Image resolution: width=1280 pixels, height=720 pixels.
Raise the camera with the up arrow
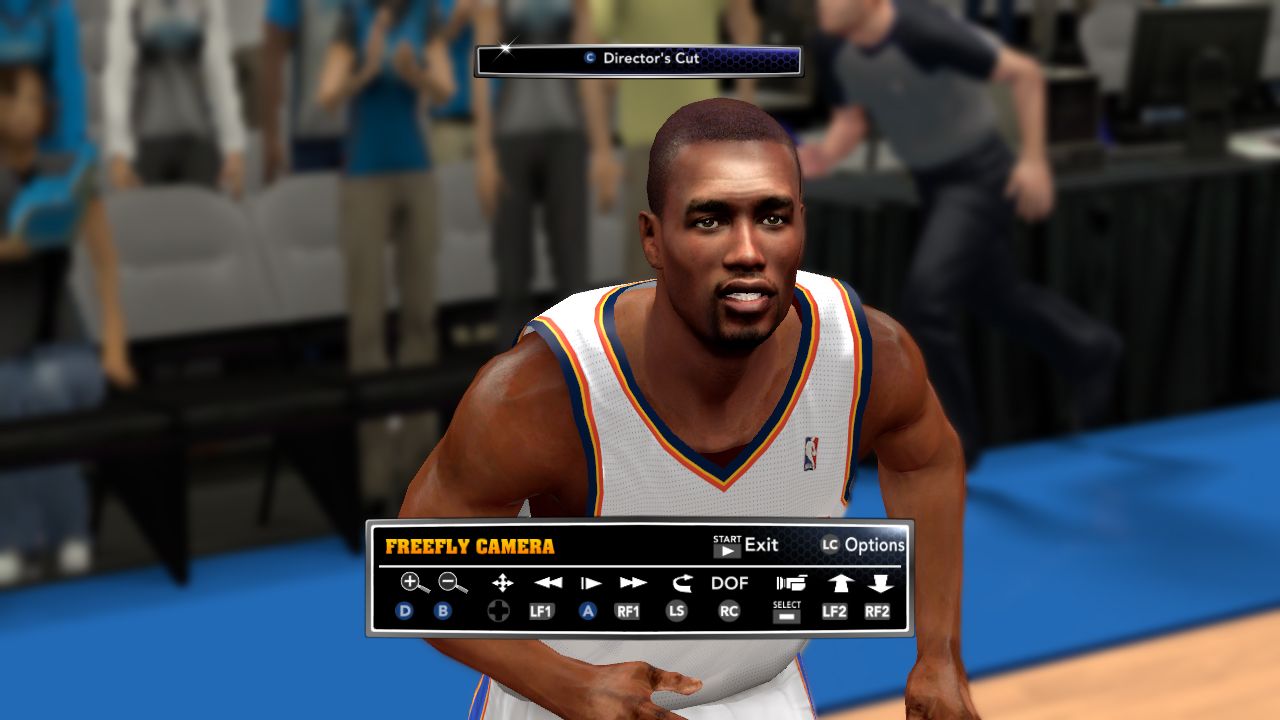pos(839,583)
